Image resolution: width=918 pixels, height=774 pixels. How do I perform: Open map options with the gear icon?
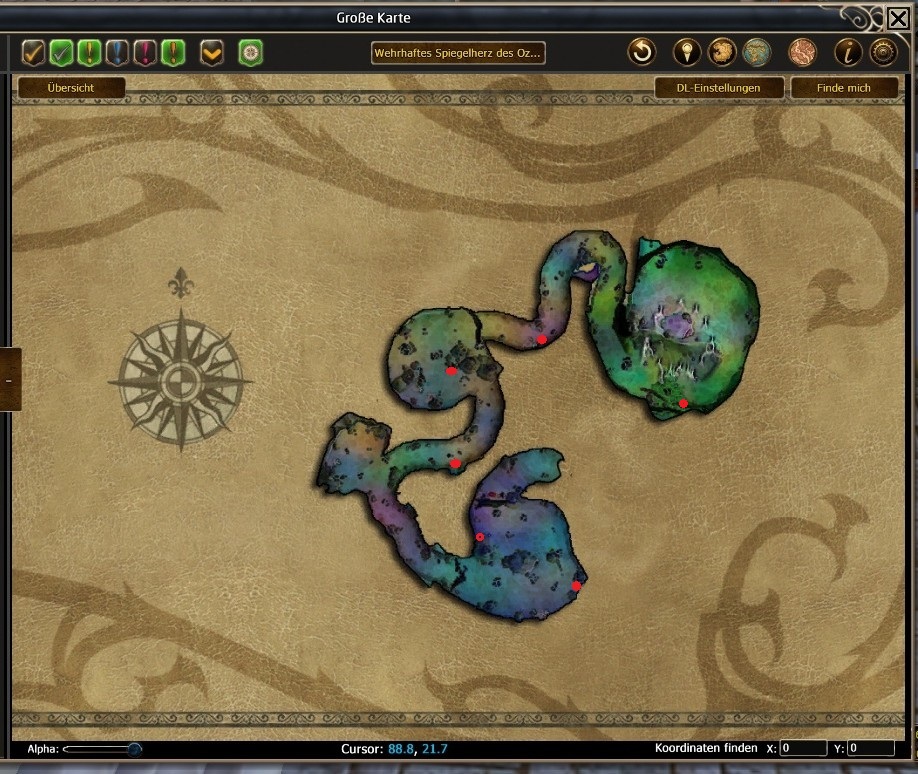[882, 52]
